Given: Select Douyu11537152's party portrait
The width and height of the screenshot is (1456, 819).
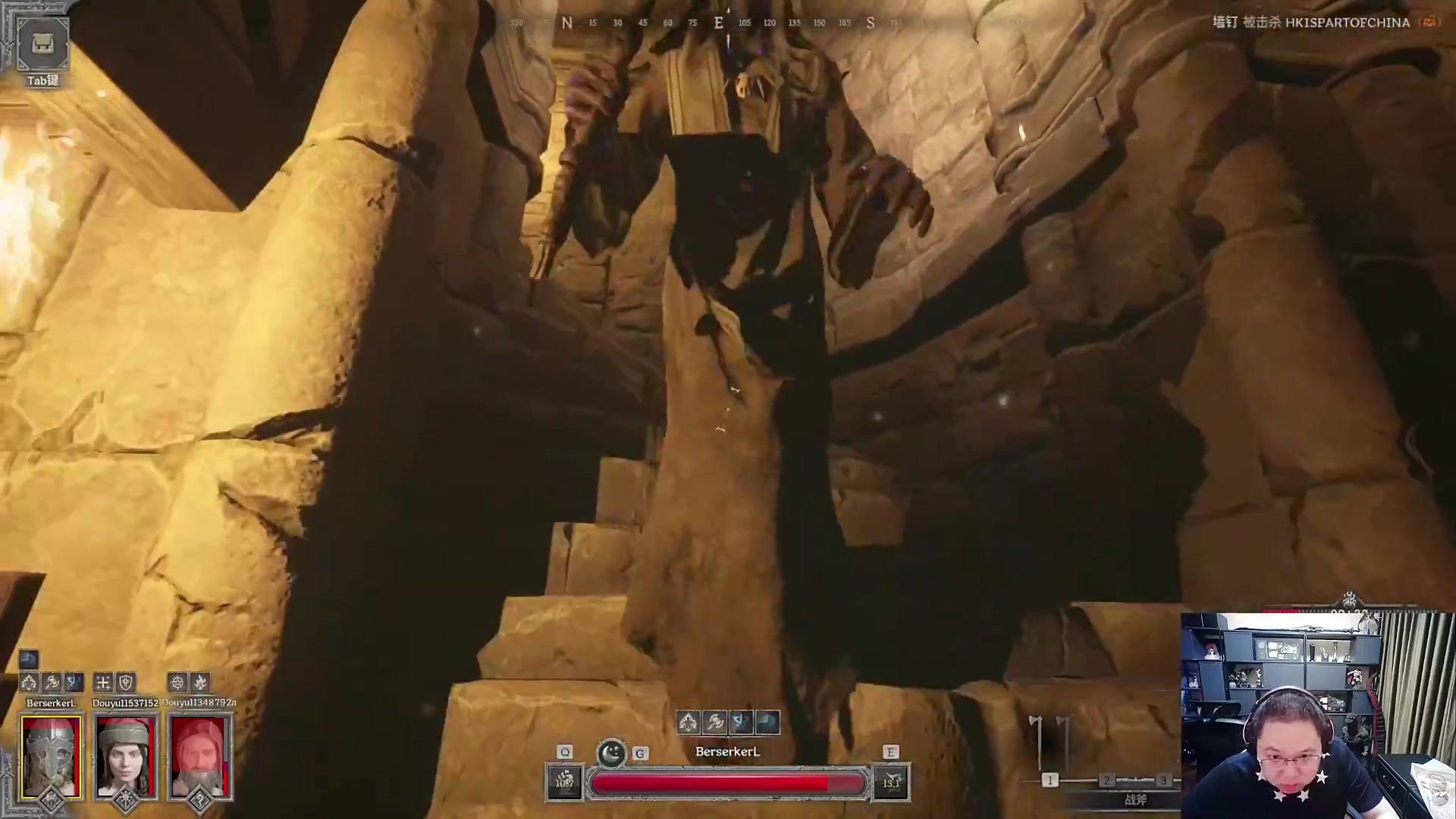Looking at the screenshot, I should click(x=126, y=757).
